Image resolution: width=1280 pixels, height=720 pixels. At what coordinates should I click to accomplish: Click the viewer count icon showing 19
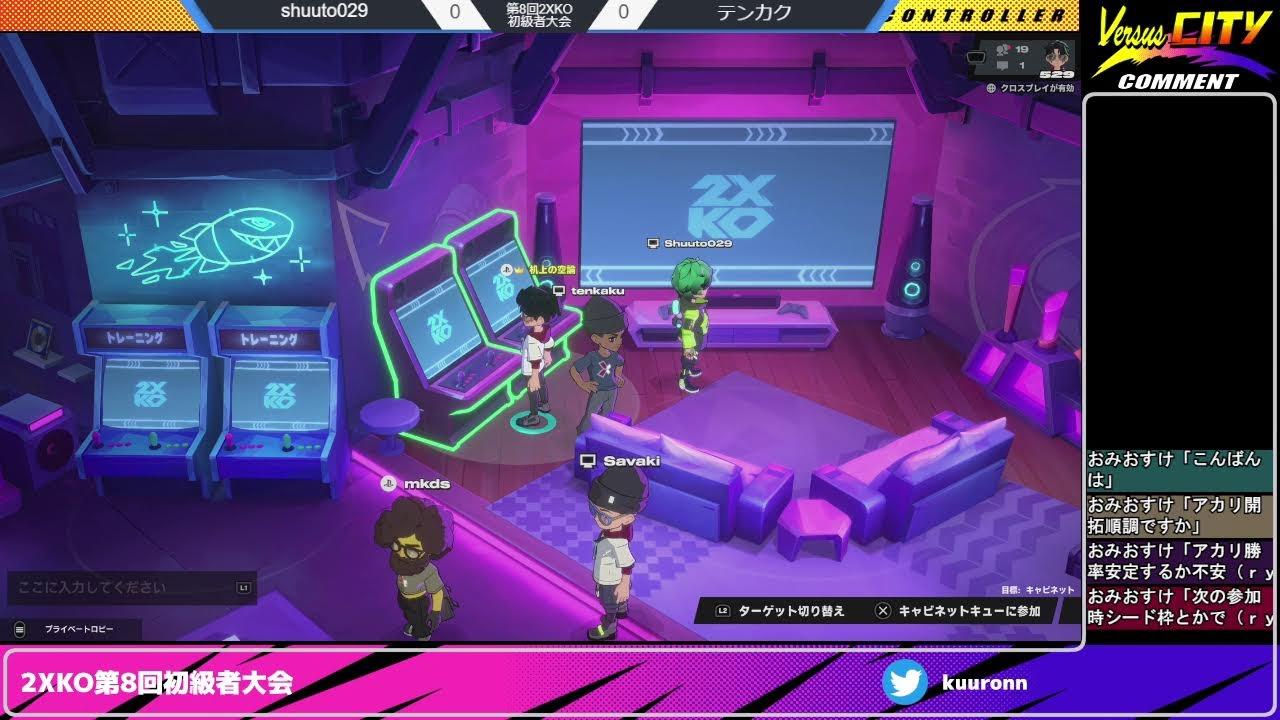tap(1001, 51)
